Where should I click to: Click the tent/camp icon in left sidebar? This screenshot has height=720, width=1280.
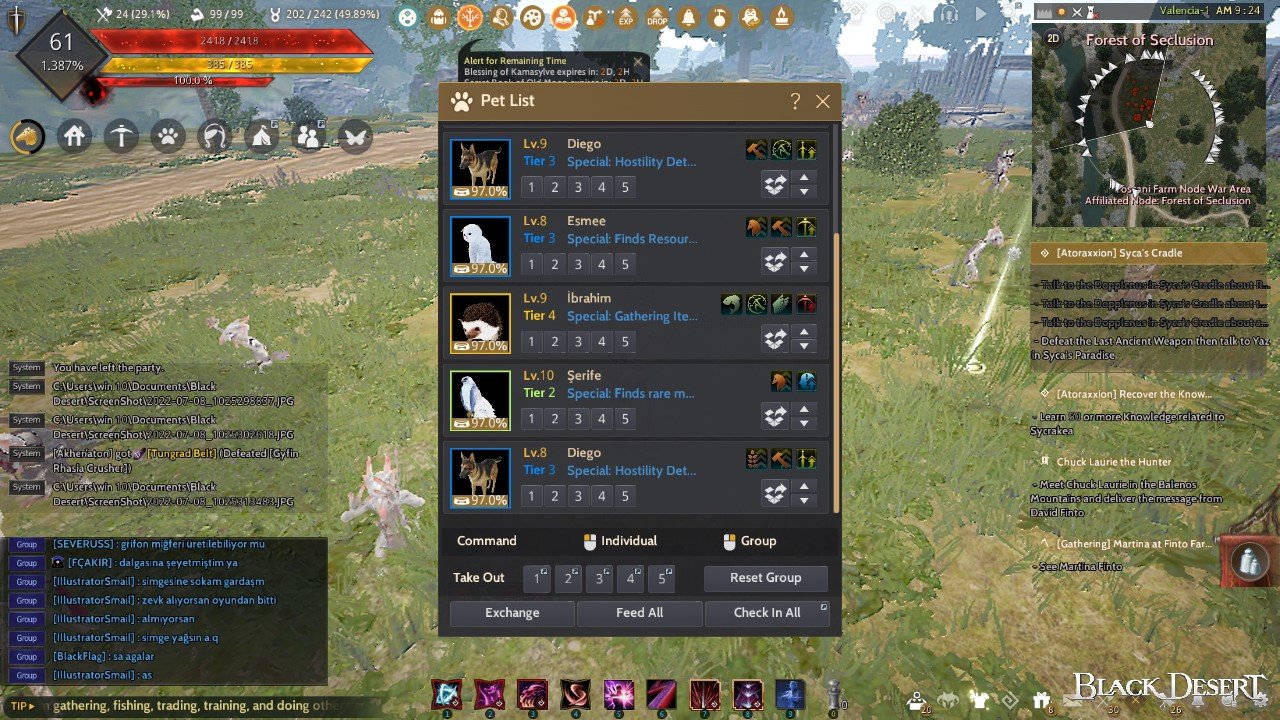260,136
